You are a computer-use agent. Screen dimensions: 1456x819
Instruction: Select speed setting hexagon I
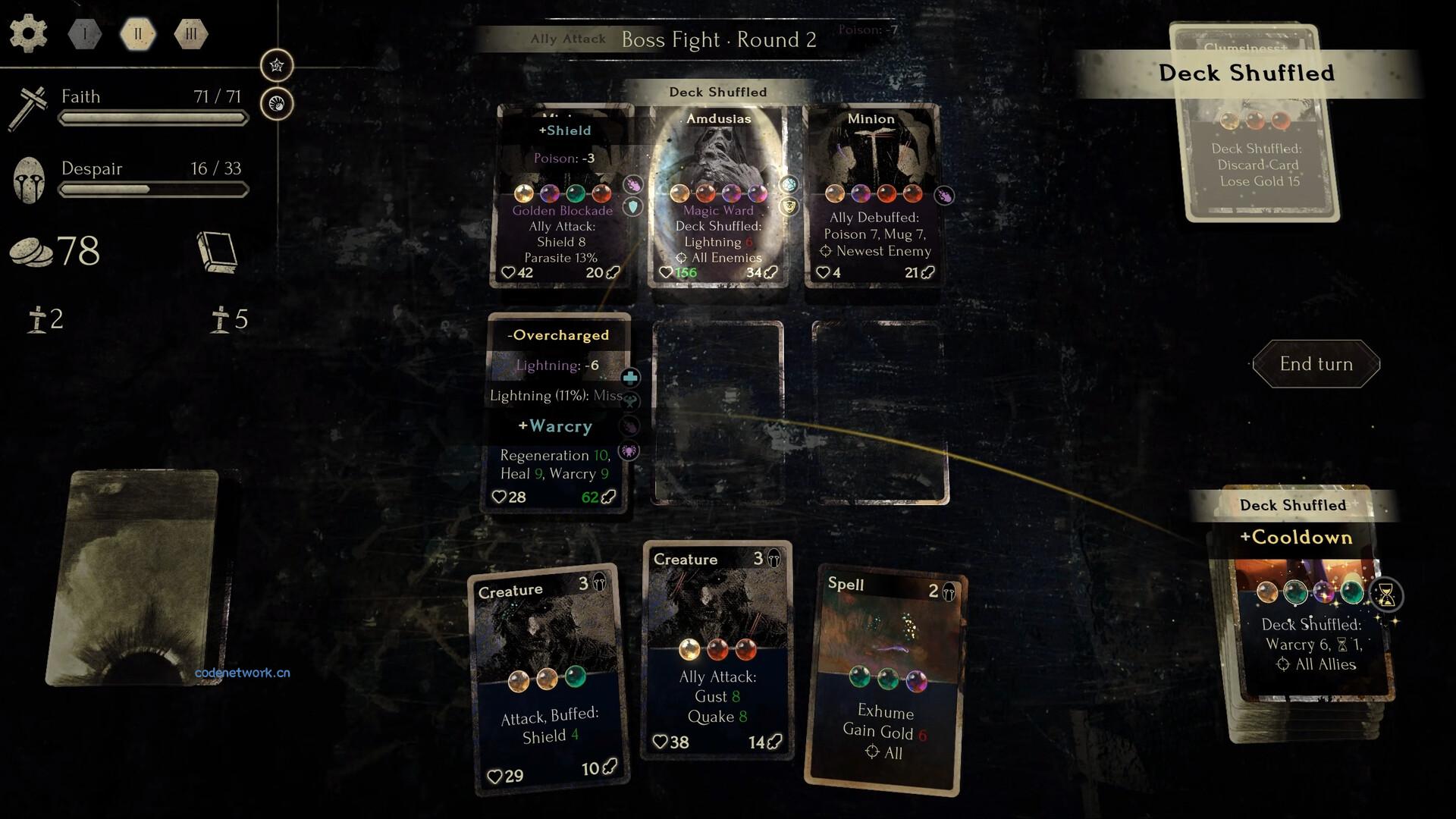click(85, 34)
